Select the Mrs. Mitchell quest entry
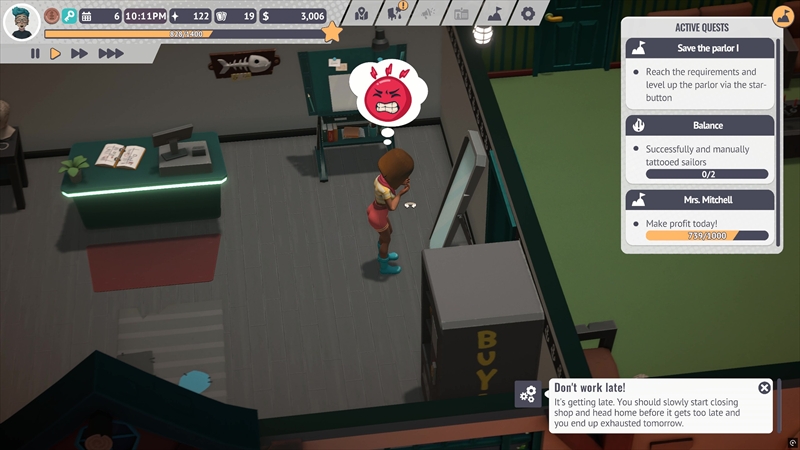 click(699, 200)
